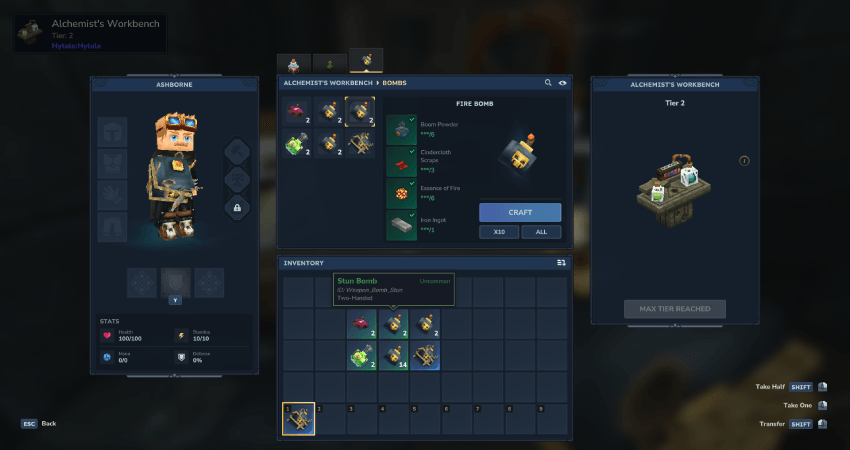Pick the bomb stack of 14
Viewport: 850px width, 450px height.
(394, 356)
